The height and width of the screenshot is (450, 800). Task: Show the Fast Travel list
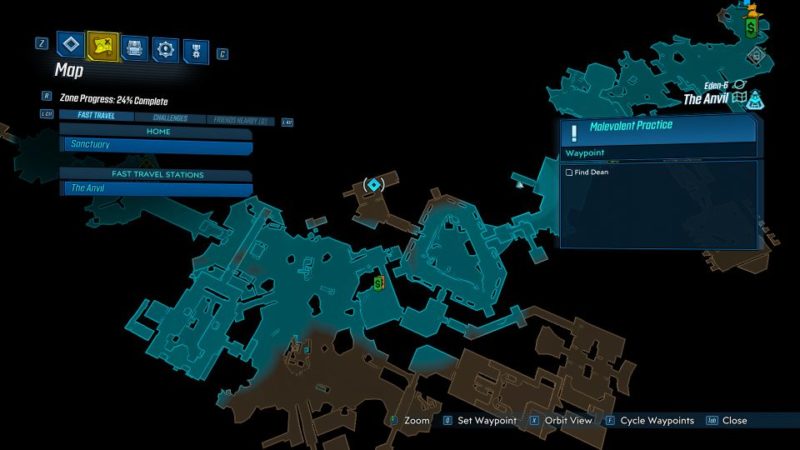(x=97, y=116)
